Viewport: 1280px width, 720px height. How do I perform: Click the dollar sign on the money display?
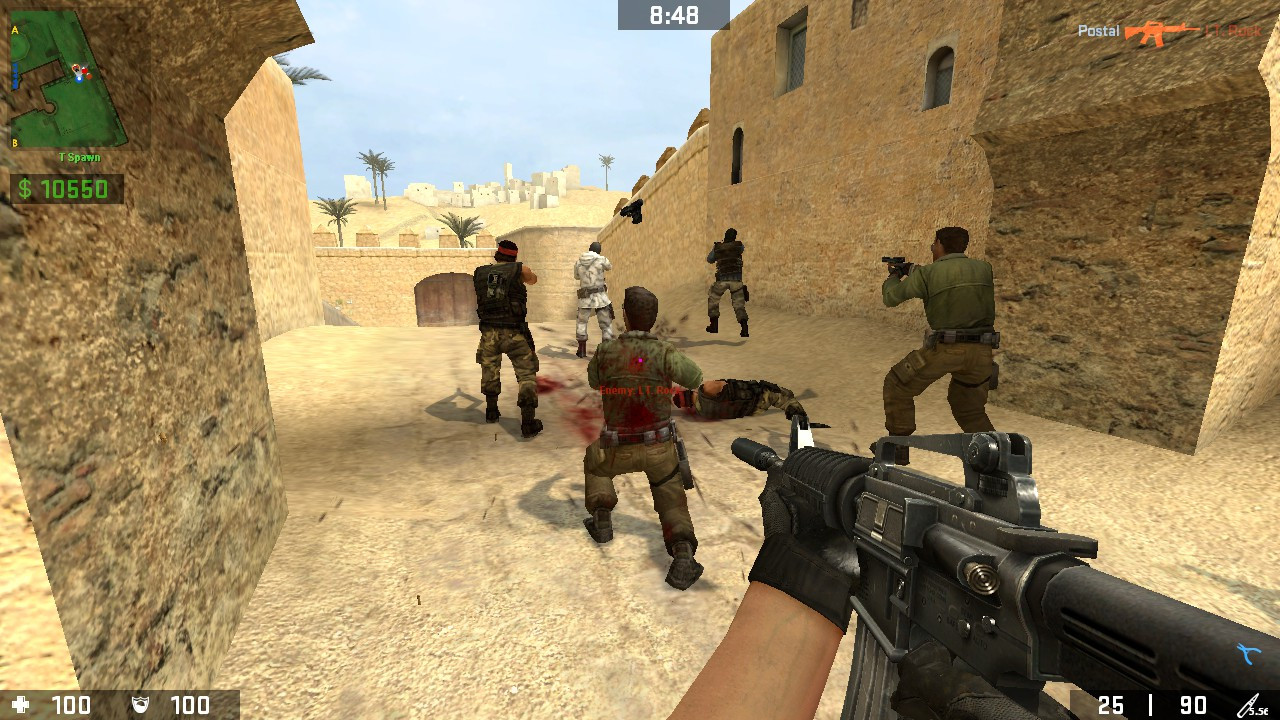25,187
